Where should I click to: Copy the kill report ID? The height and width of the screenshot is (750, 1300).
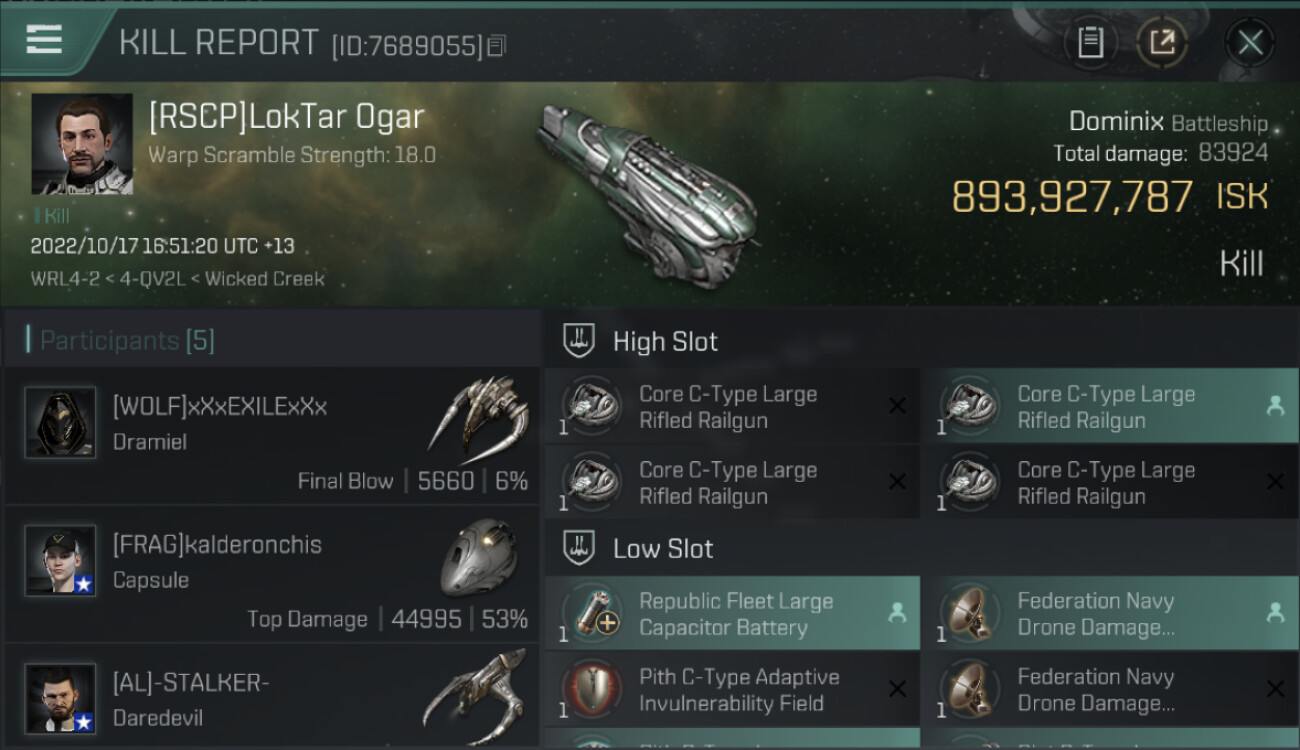click(x=497, y=45)
